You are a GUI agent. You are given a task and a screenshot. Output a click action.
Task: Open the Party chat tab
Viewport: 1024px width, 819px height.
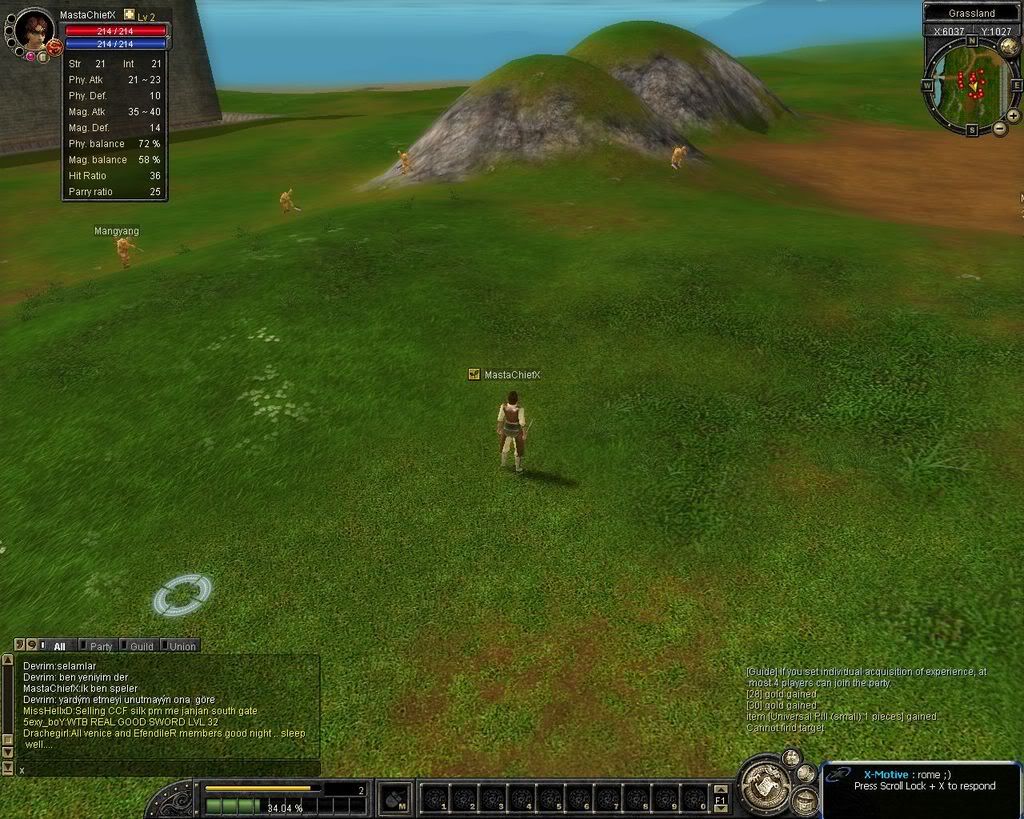click(97, 646)
